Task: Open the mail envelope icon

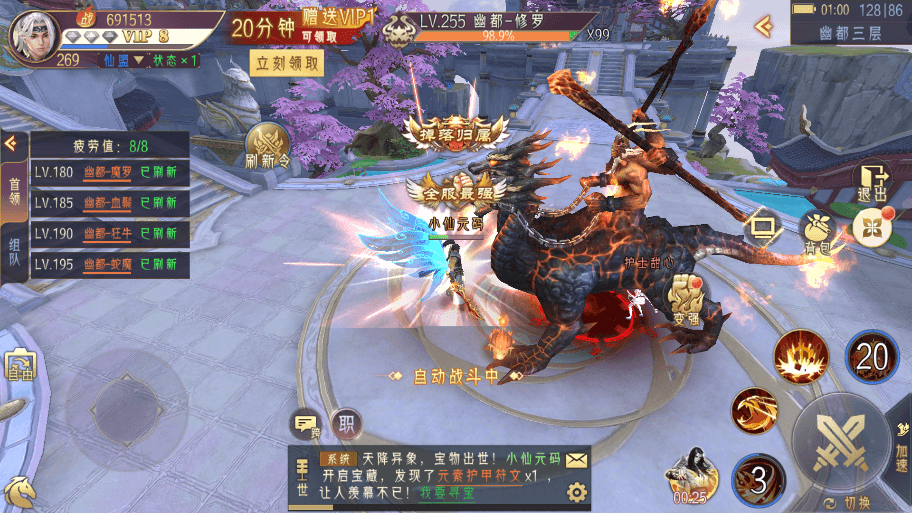Action: coord(576,460)
